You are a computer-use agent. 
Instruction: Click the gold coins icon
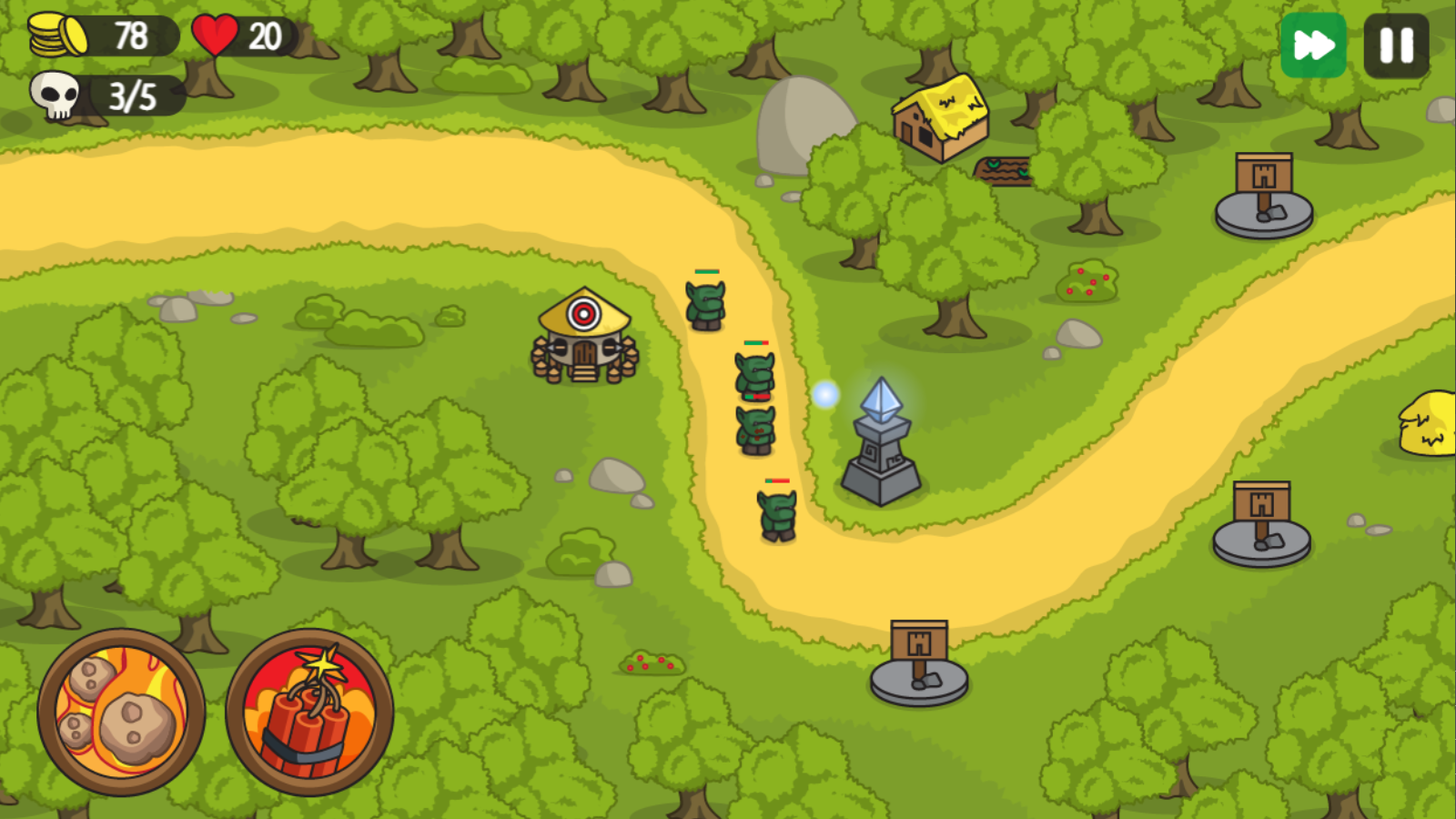[60, 35]
